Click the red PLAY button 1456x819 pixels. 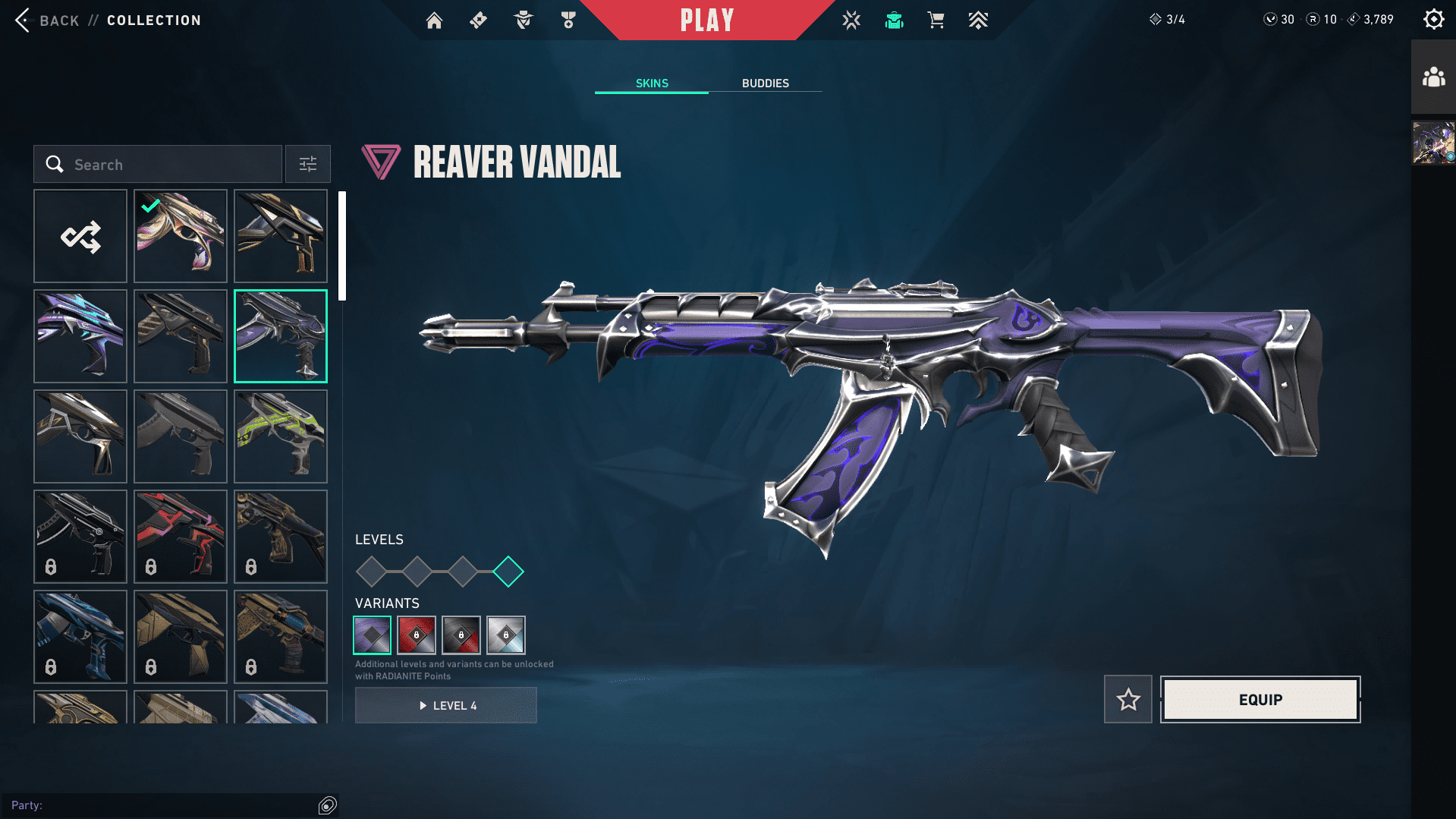[706, 20]
